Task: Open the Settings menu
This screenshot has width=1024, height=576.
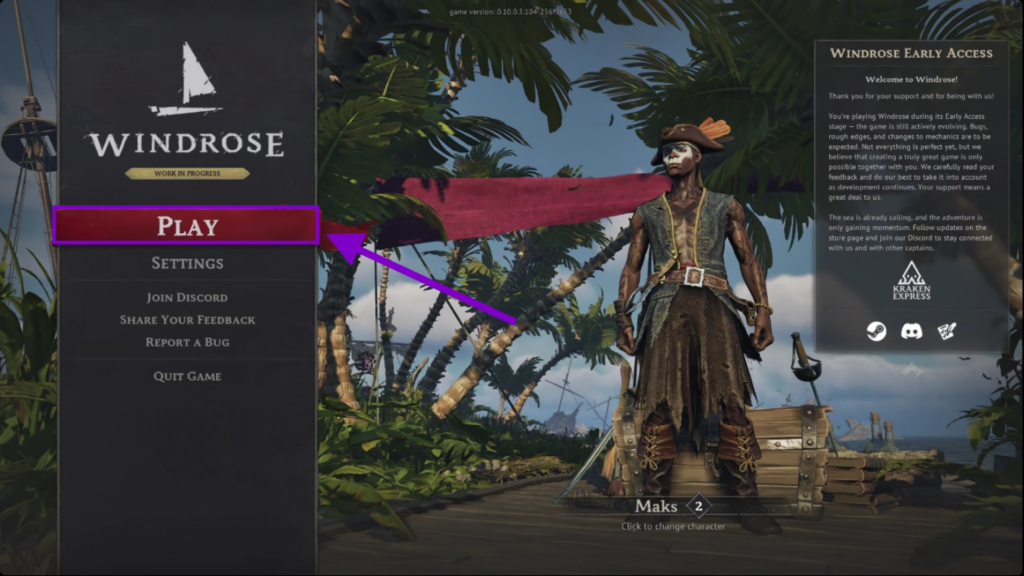Action: 187,263
